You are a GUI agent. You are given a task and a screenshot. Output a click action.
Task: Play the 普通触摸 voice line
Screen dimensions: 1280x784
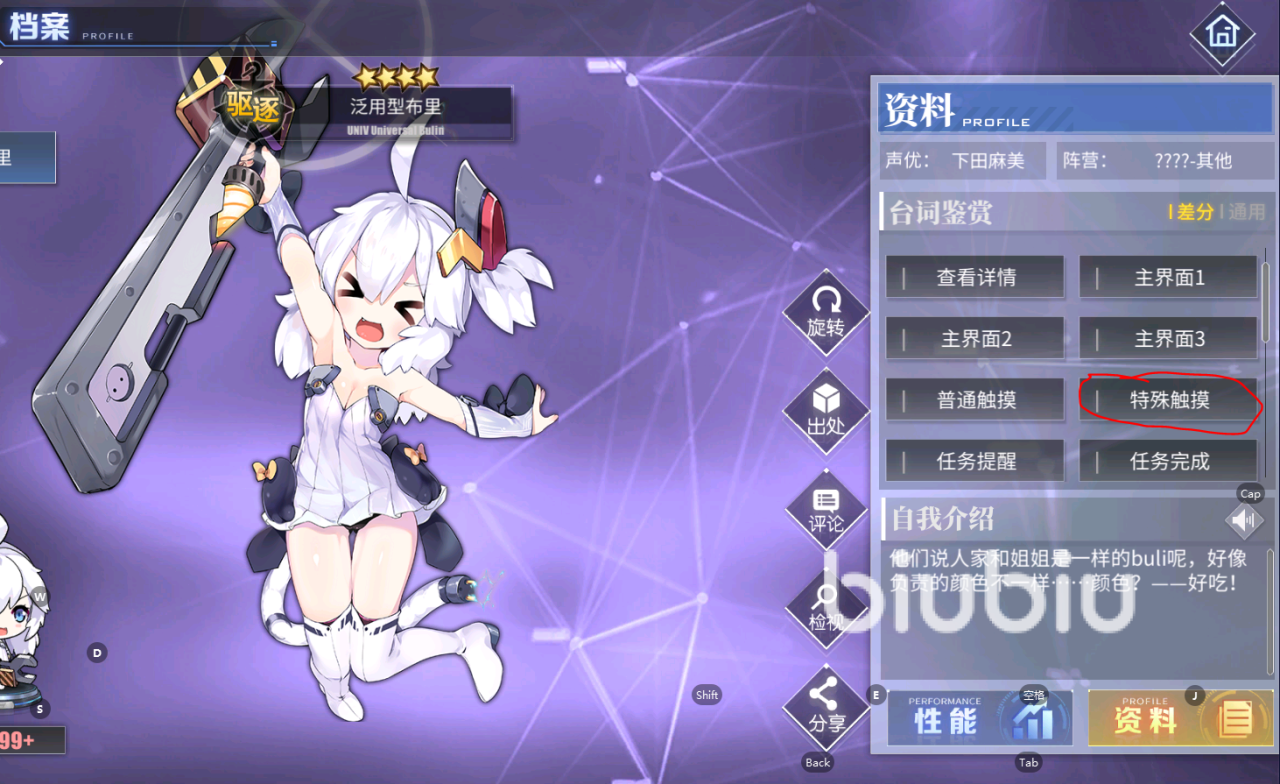[x=975, y=400]
